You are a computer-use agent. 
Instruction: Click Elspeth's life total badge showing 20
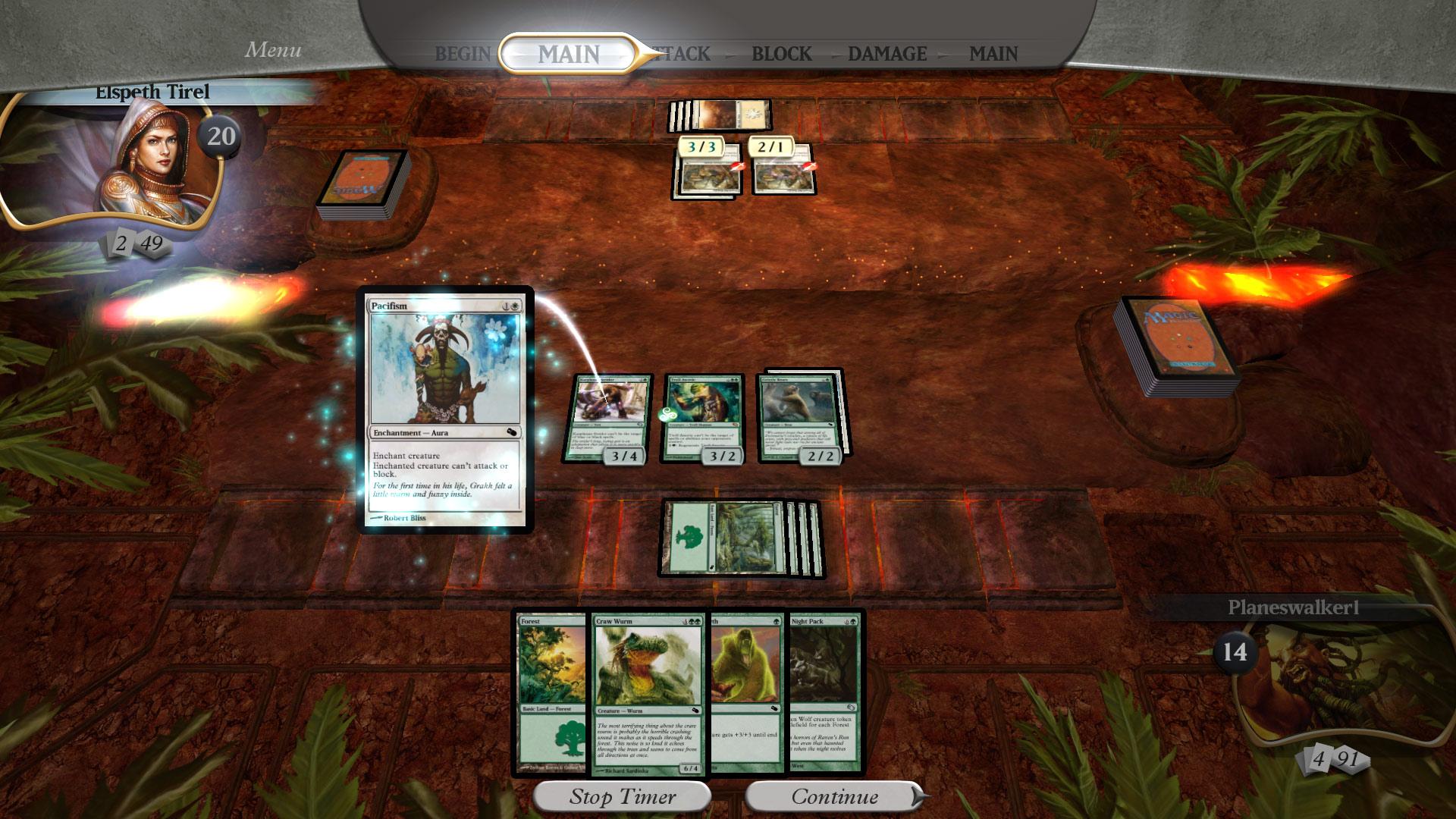(x=221, y=136)
